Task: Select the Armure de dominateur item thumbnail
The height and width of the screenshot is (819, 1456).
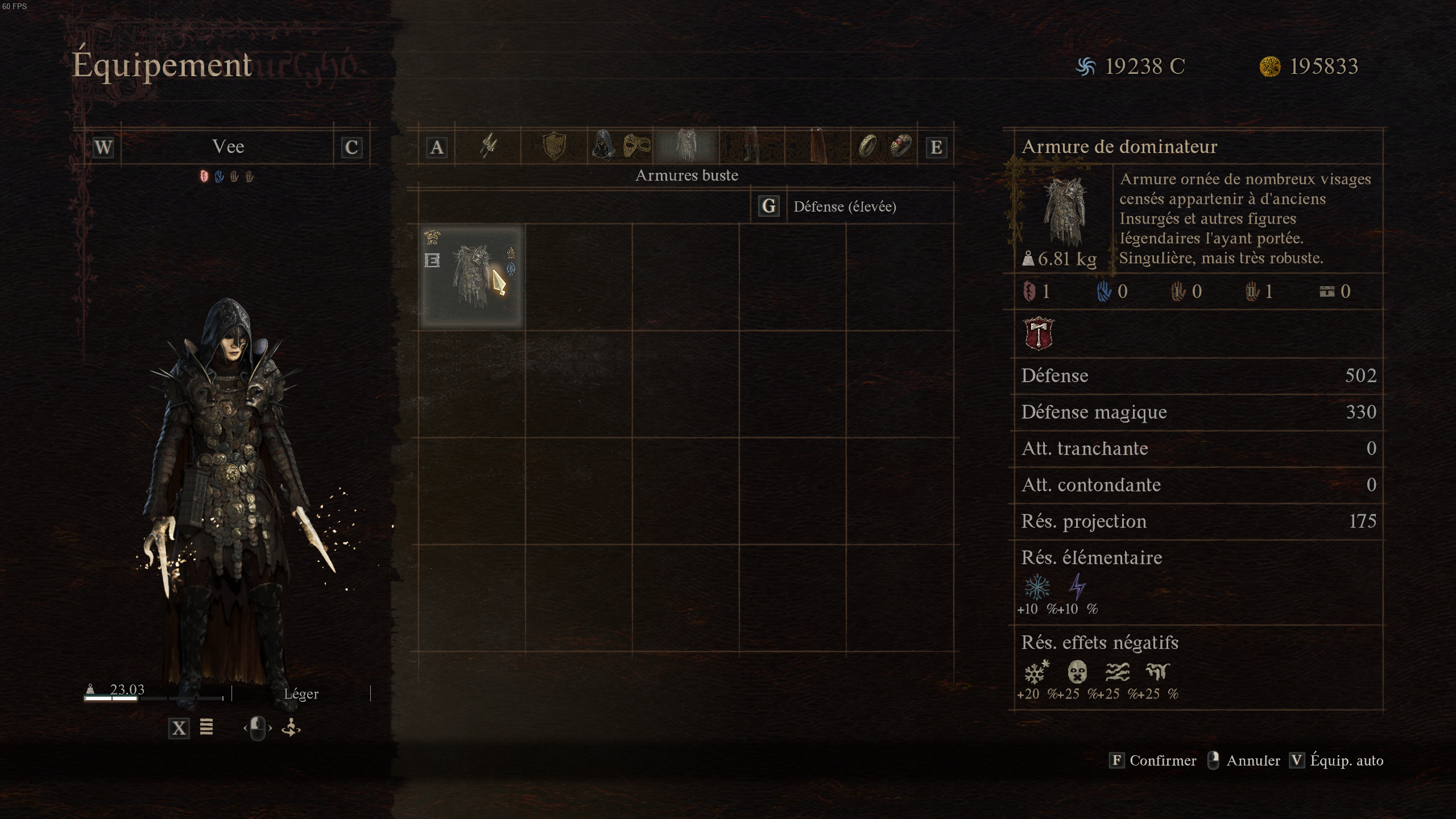Action: pyautogui.click(x=471, y=277)
